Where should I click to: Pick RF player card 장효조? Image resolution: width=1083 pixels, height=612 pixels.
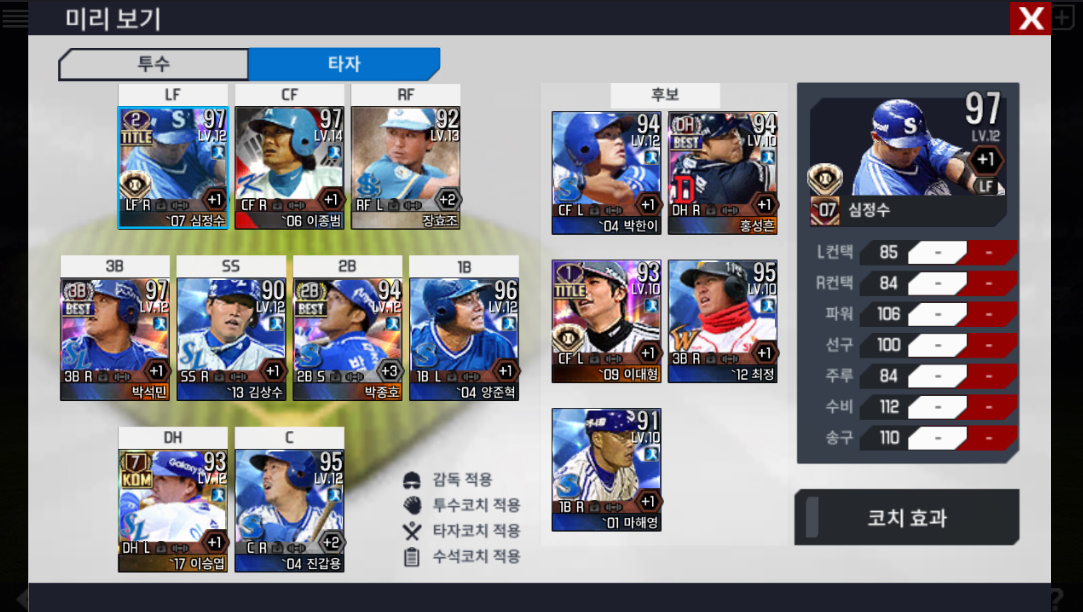click(x=405, y=168)
